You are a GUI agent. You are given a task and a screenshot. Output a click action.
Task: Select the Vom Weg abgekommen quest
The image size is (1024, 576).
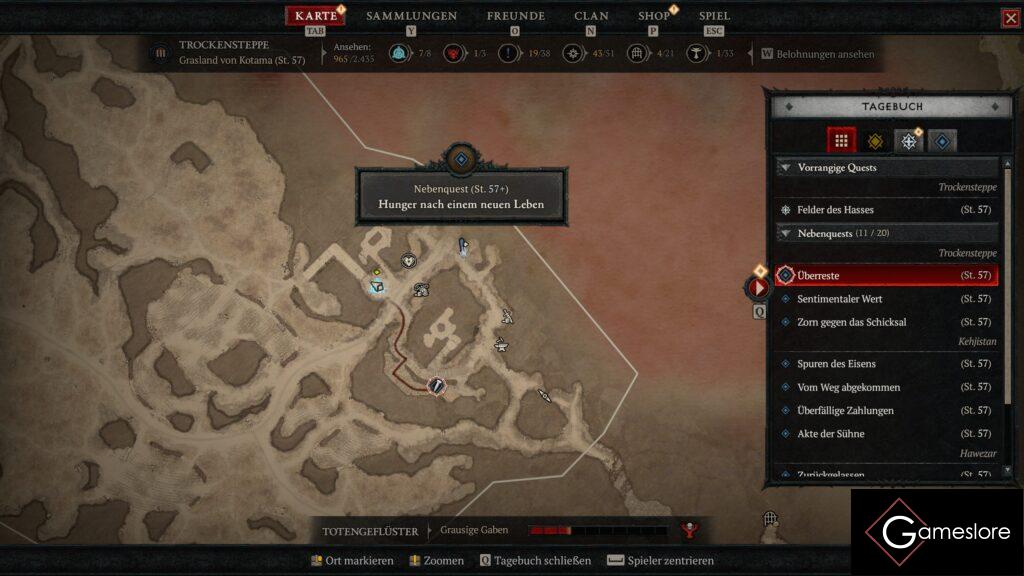point(848,387)
